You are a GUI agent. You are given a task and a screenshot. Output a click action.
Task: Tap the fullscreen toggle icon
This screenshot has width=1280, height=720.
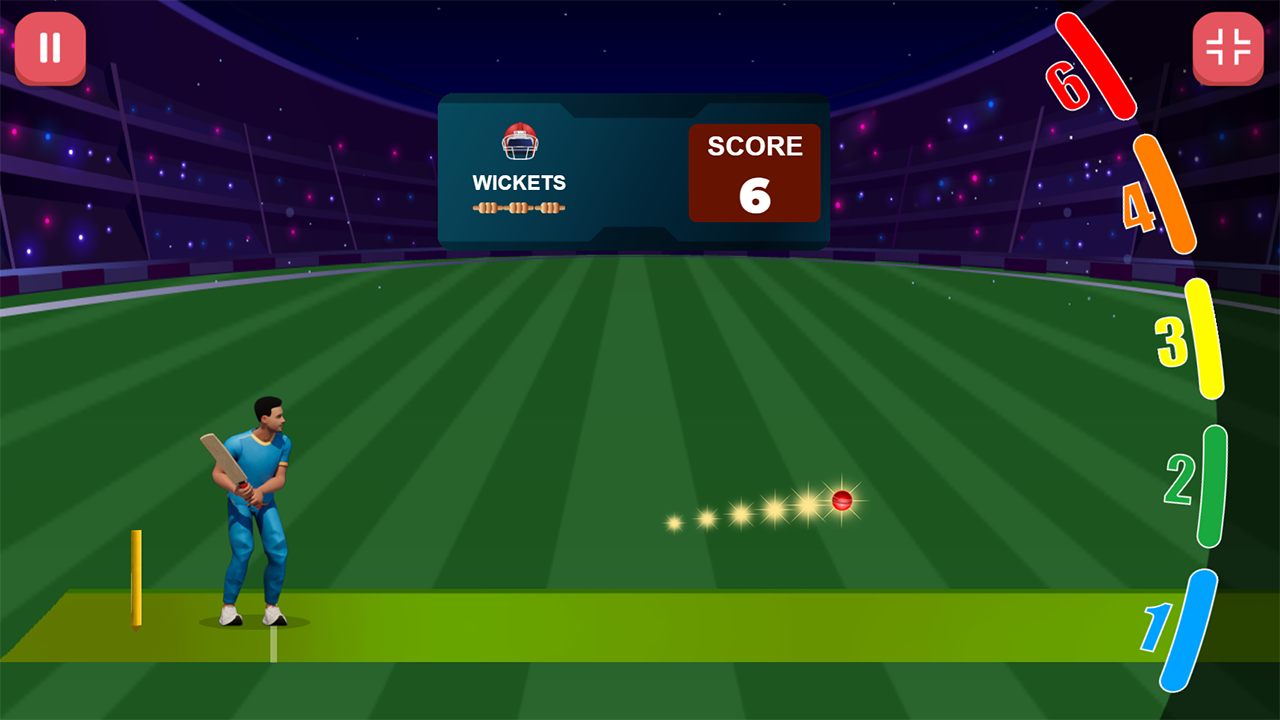(1228, 47)
